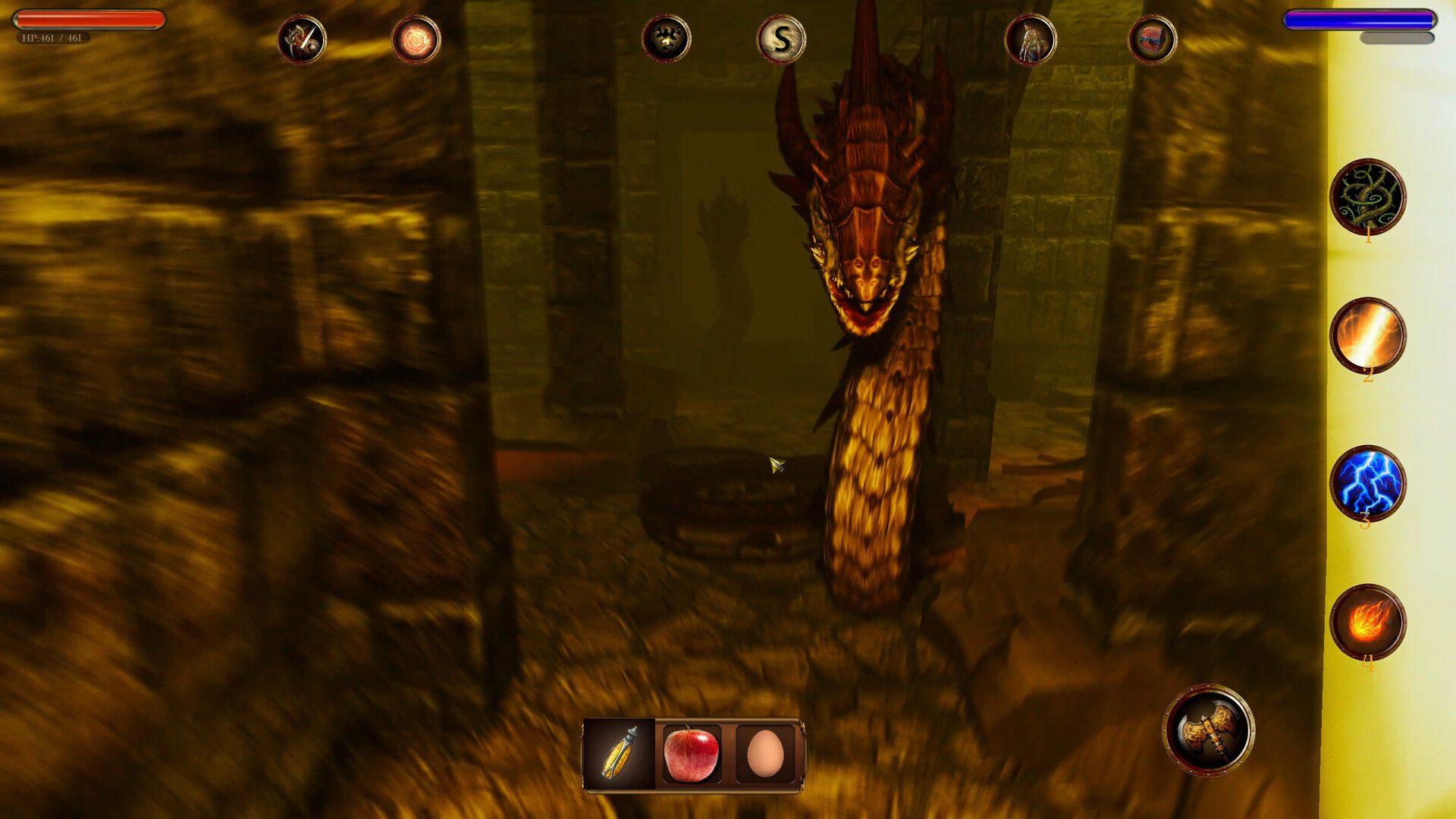Open the fiery orb spell menu
Image resolution: width=1456 pixels, height=819 pixels.
click(x=416, y=39)
